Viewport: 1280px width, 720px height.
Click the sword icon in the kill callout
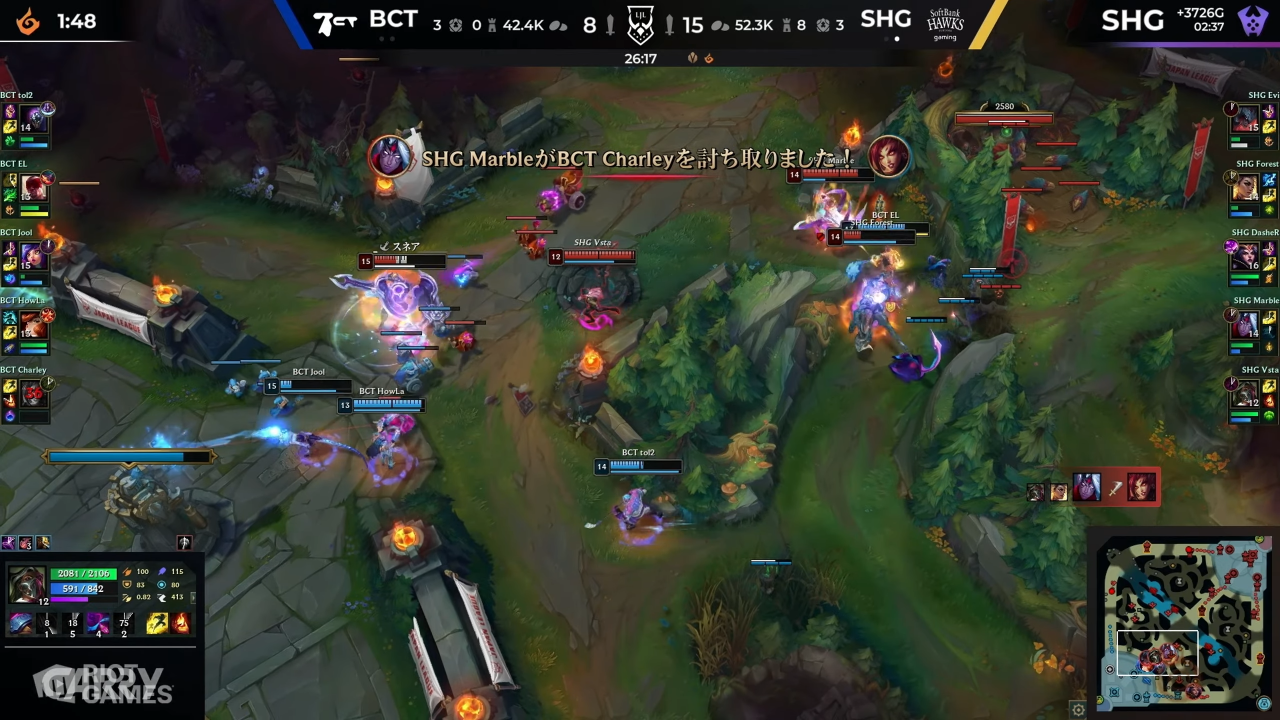pos(1115,489)
